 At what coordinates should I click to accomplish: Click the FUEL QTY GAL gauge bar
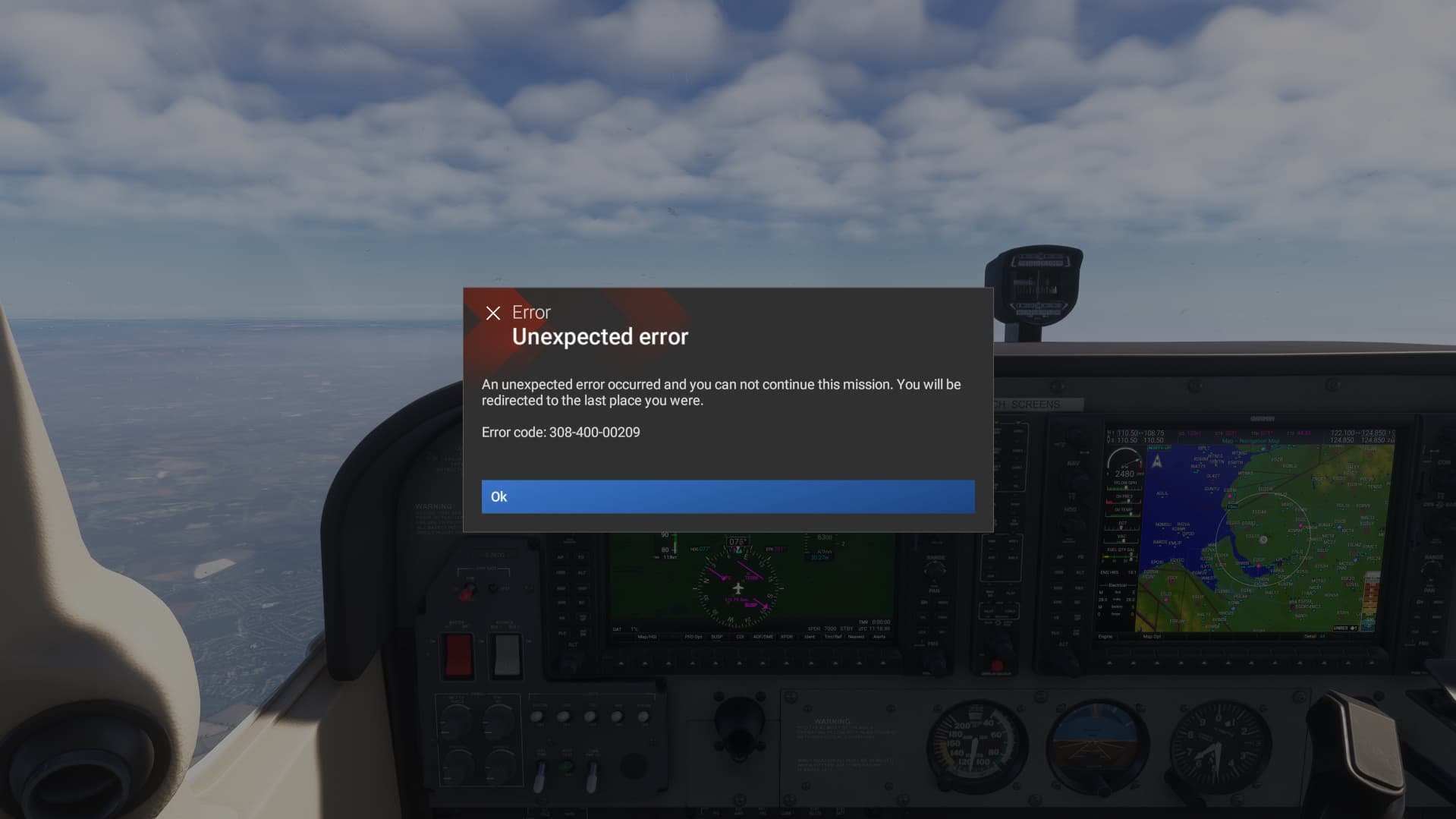[1120, 555]
